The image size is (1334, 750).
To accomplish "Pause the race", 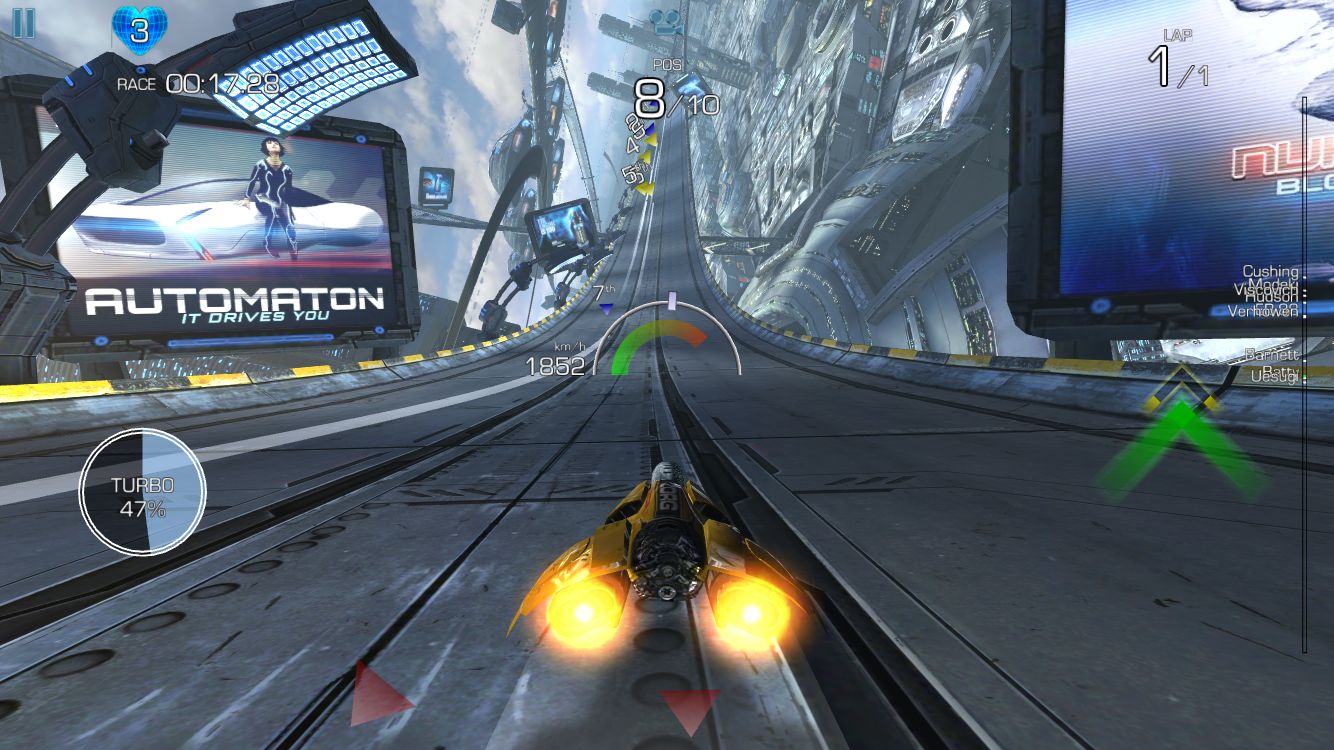I will pyautogui.click(x=23, y=23).
